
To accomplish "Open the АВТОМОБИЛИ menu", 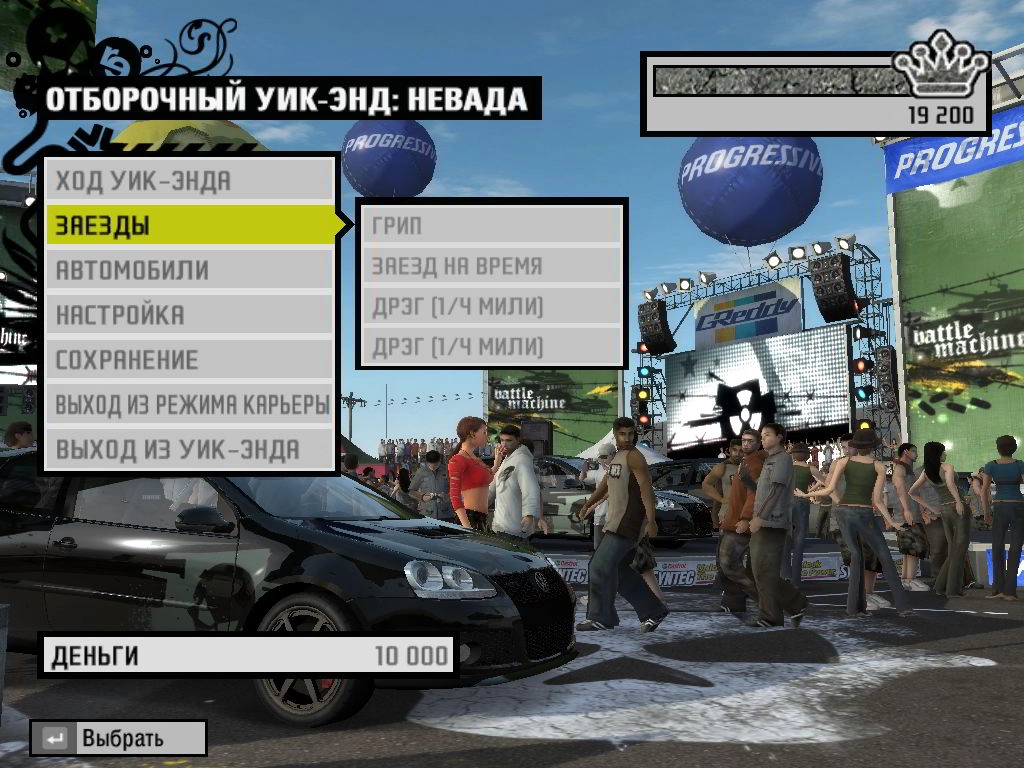I will pyautogui.click(x=188, y=270).
